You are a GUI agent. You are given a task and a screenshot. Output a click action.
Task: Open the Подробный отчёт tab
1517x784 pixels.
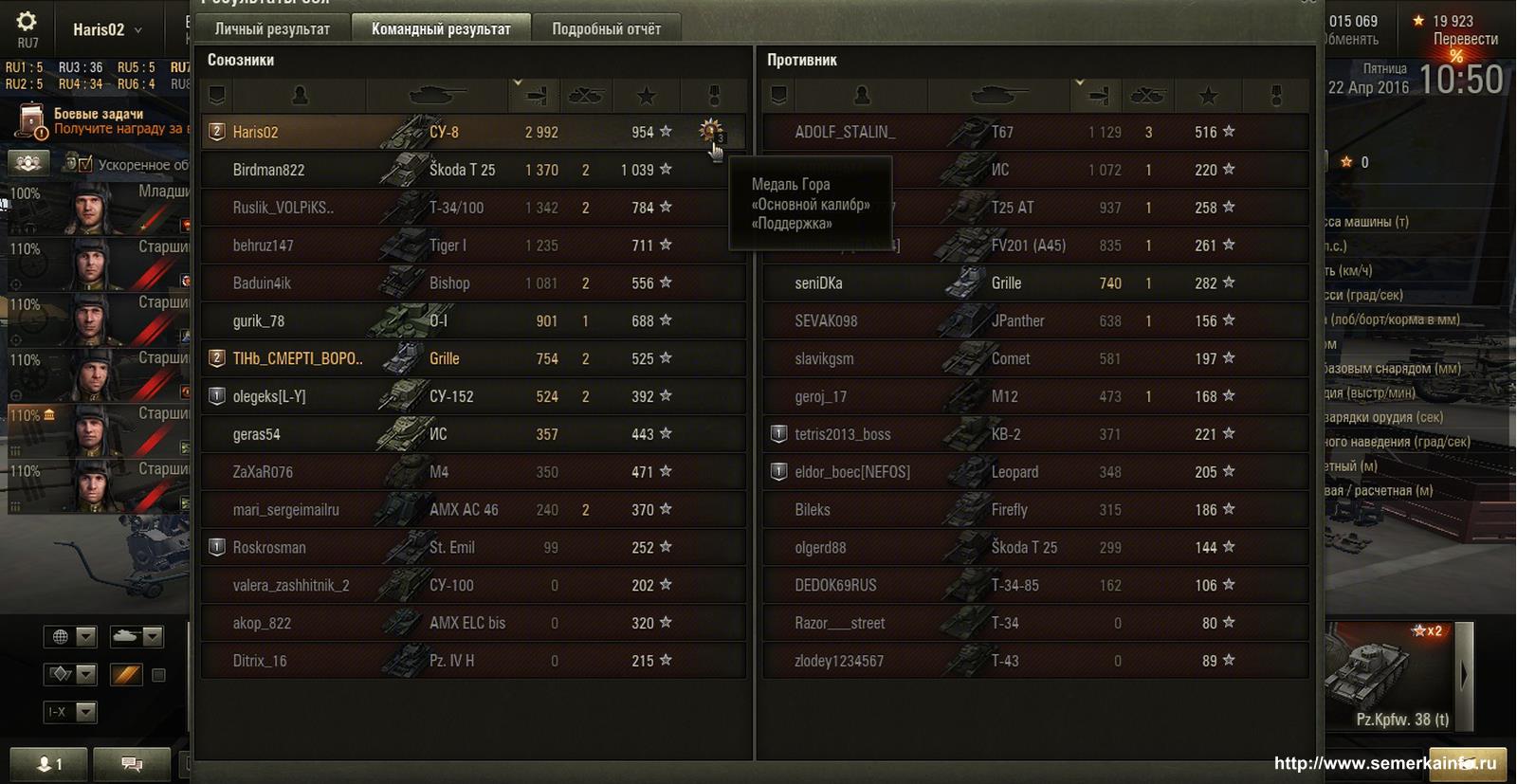pos(606,28)
